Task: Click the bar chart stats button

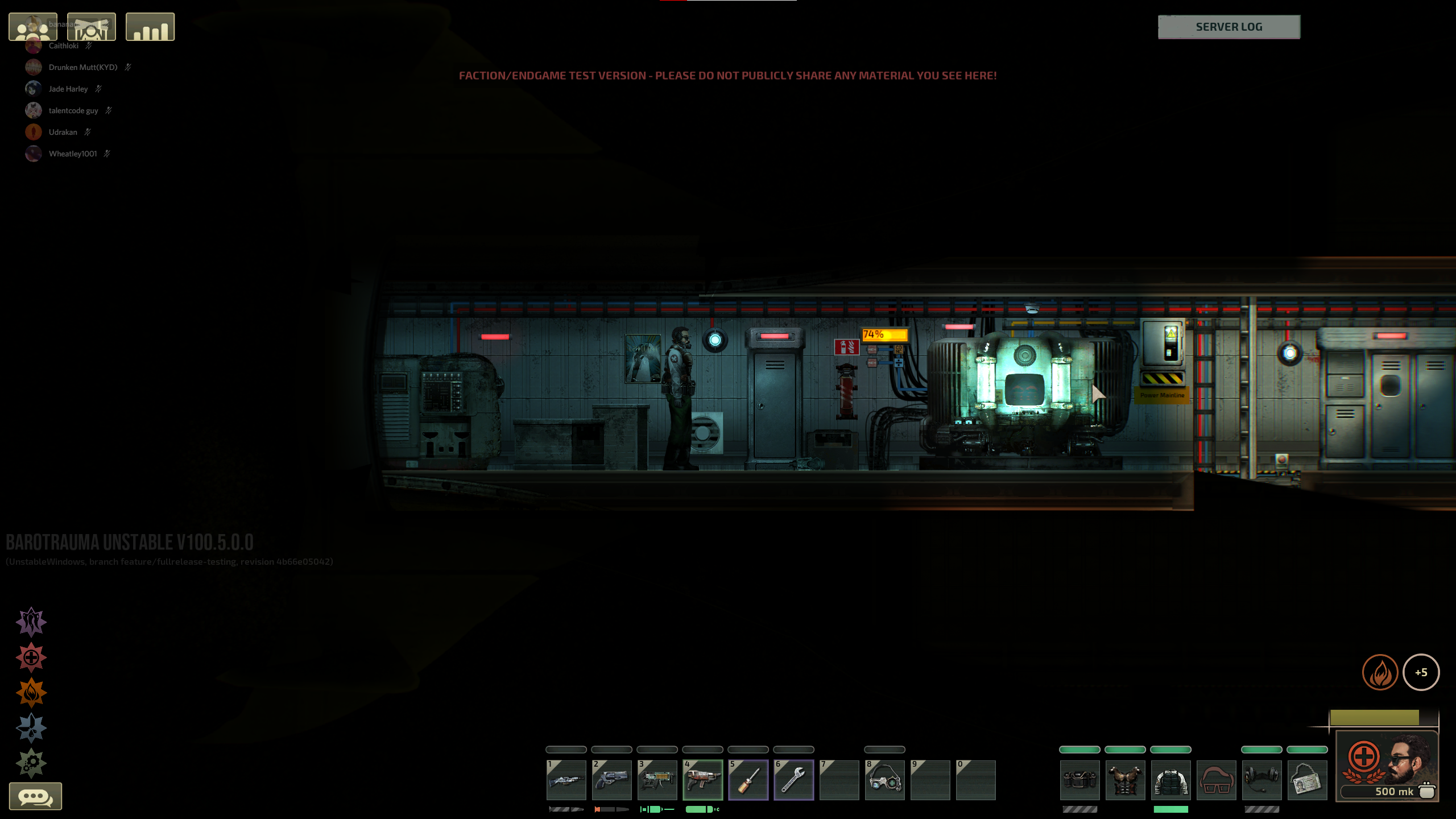Action: (150, 27)
